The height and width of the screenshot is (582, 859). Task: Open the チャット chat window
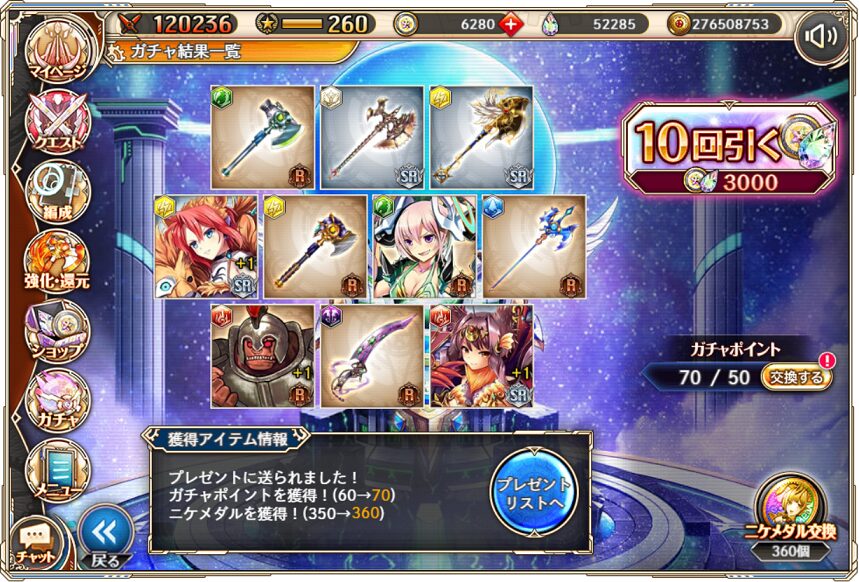37,541
